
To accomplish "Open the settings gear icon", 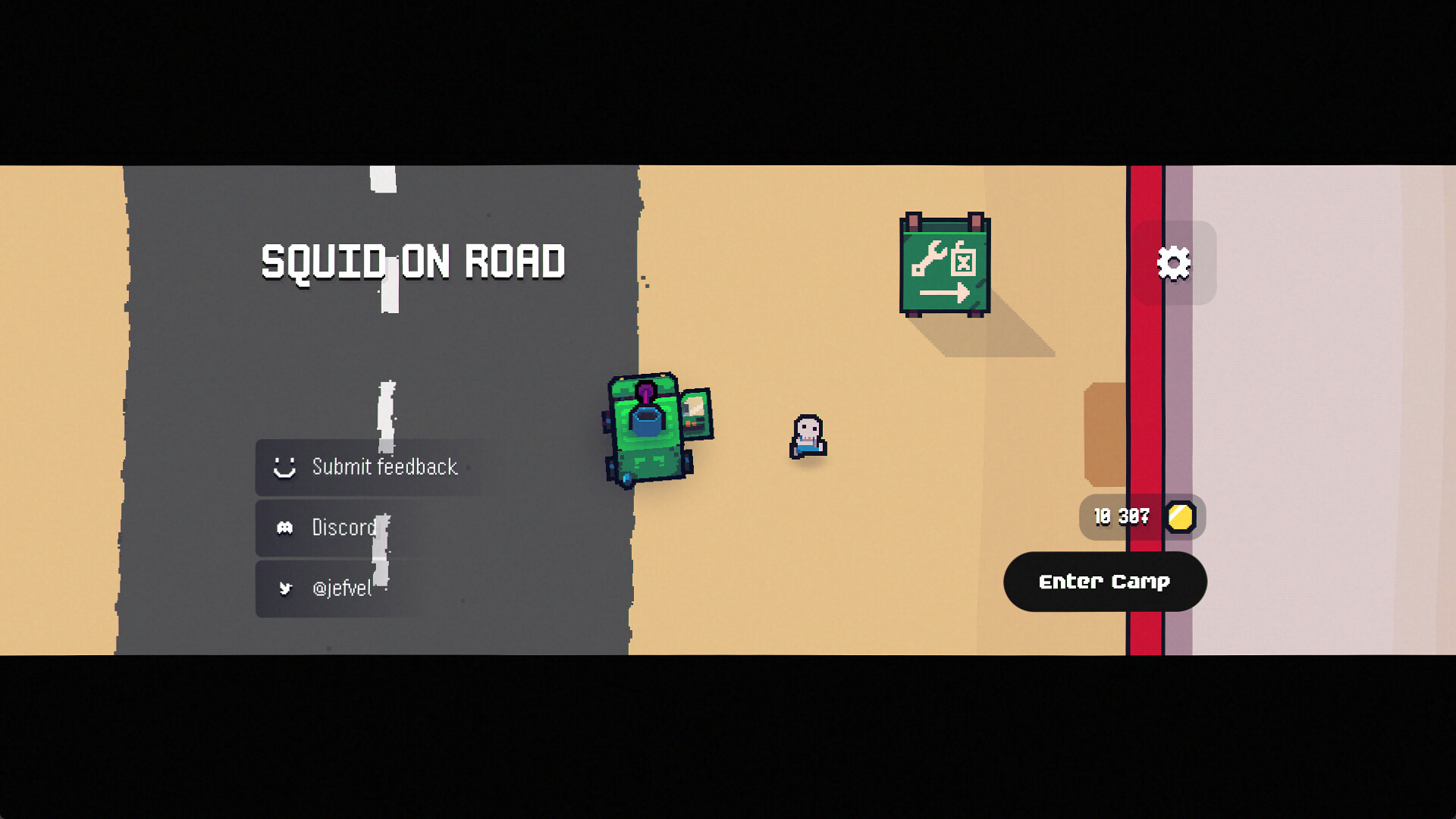I will coord(1175,262).
